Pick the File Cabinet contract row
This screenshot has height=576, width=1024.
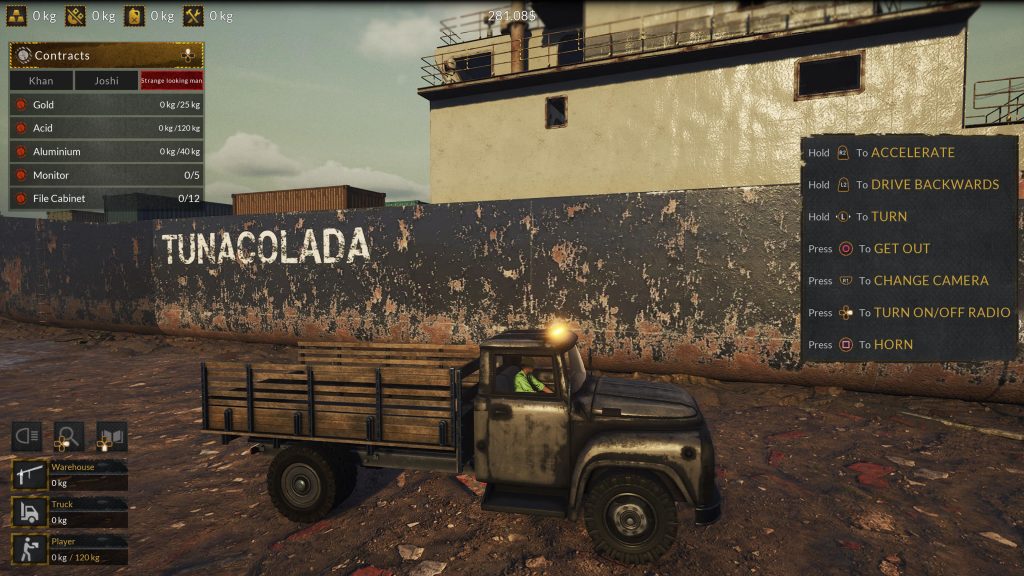pos(106,198)
